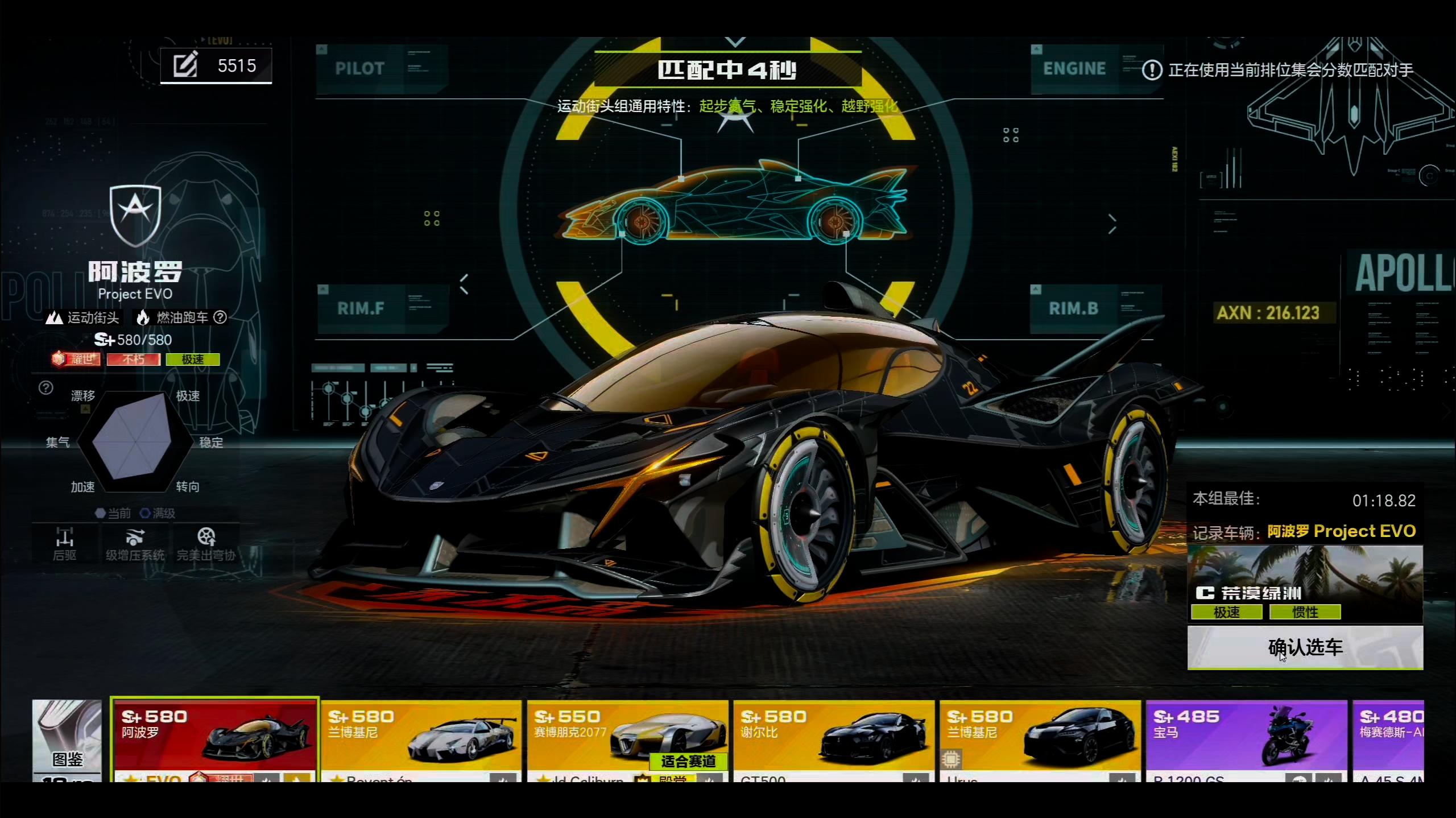1456x818 pixels.
Task: Click the edit icon beside 5515
Action: (185, 65)
